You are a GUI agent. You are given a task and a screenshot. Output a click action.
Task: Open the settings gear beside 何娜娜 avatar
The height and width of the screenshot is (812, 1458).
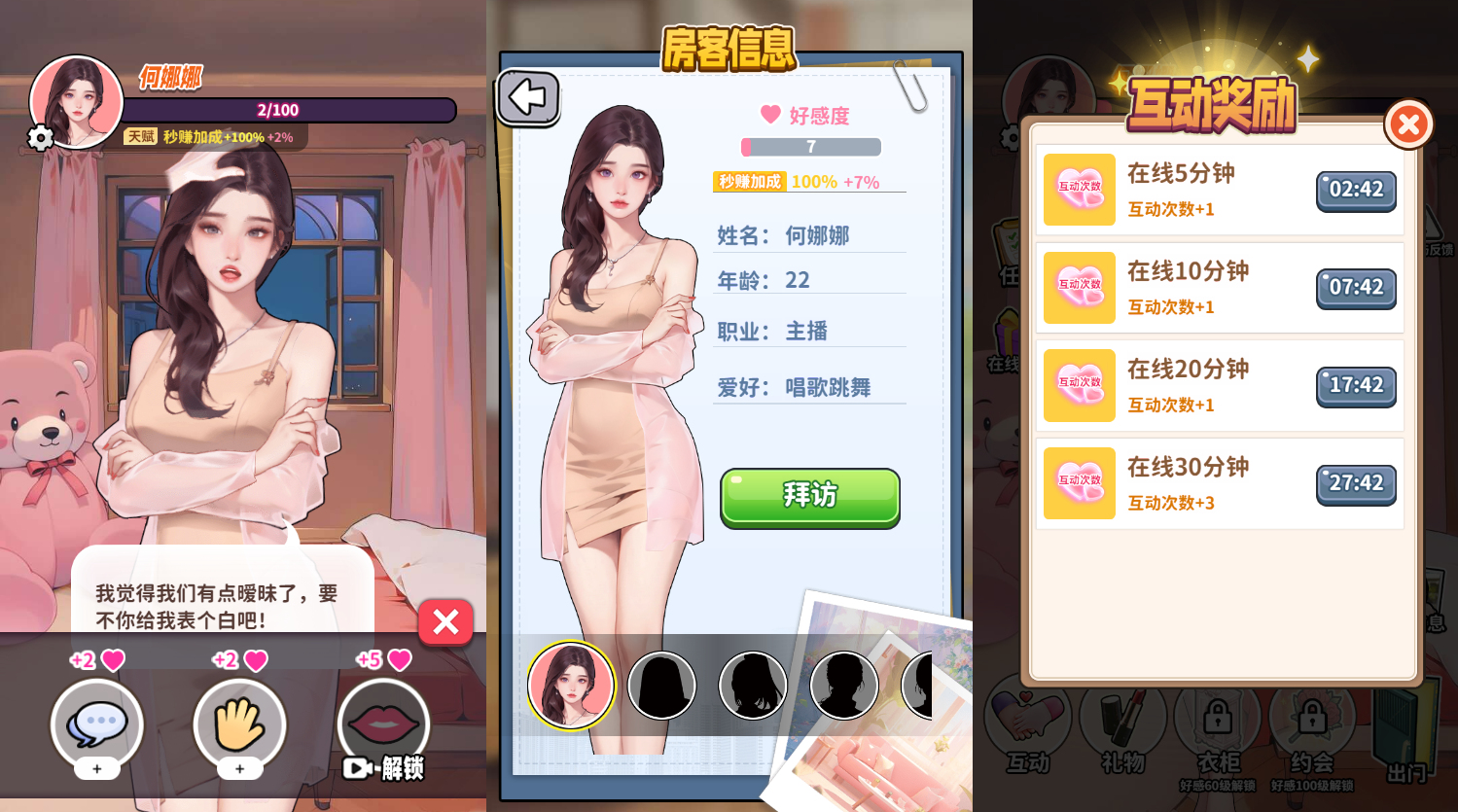(x=39, y=138)
